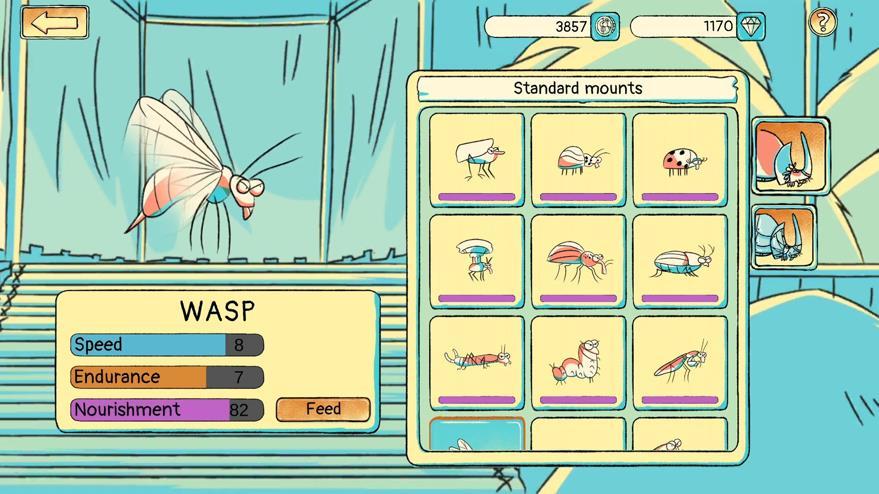Select the leaf-carrying ant mount
This screenshot has width=879, height=494.
coord(477,159)
